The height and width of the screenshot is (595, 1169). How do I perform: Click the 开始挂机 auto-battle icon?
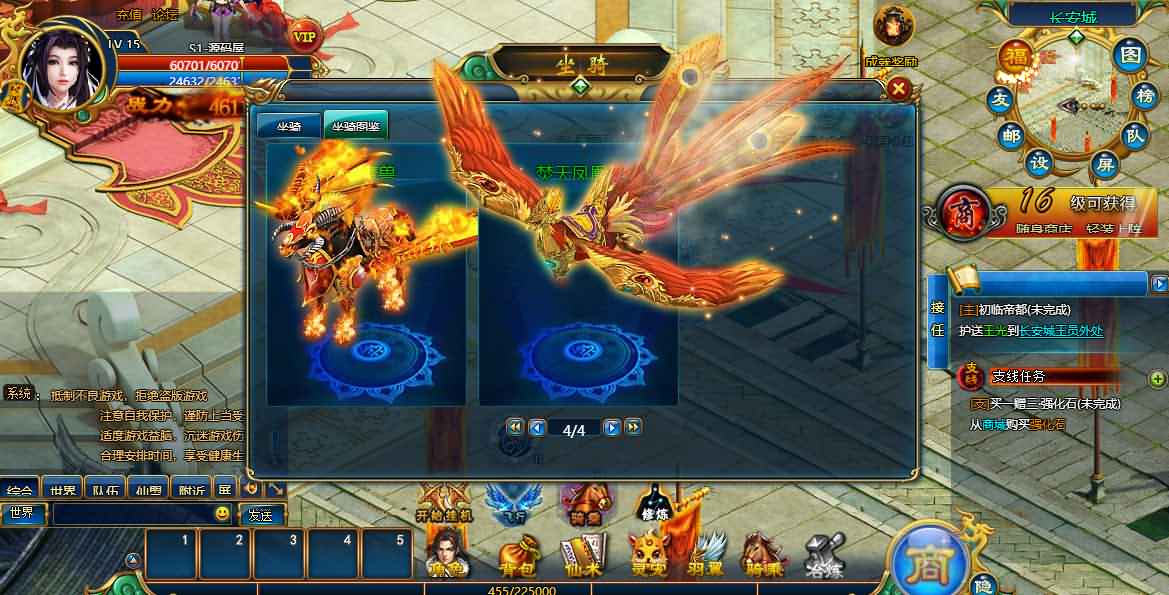(x=443, y=501)
